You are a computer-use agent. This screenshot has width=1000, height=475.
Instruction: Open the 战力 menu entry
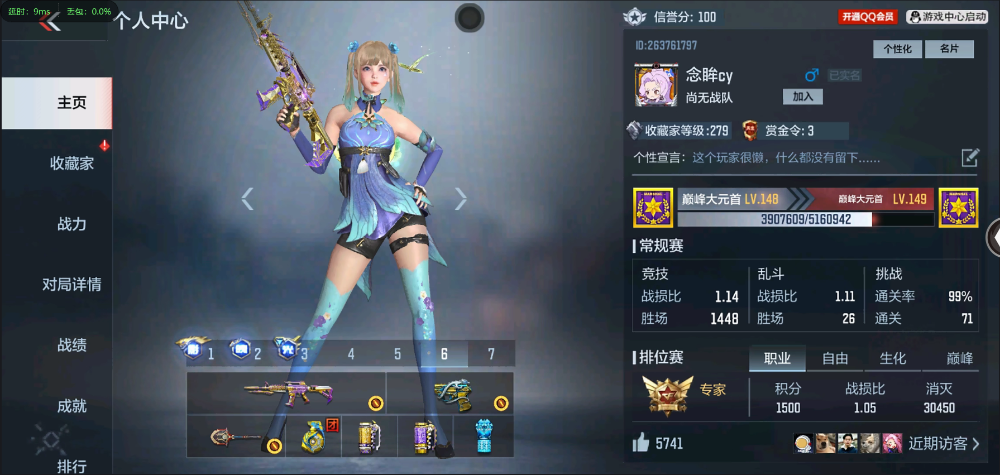[72, 224]
